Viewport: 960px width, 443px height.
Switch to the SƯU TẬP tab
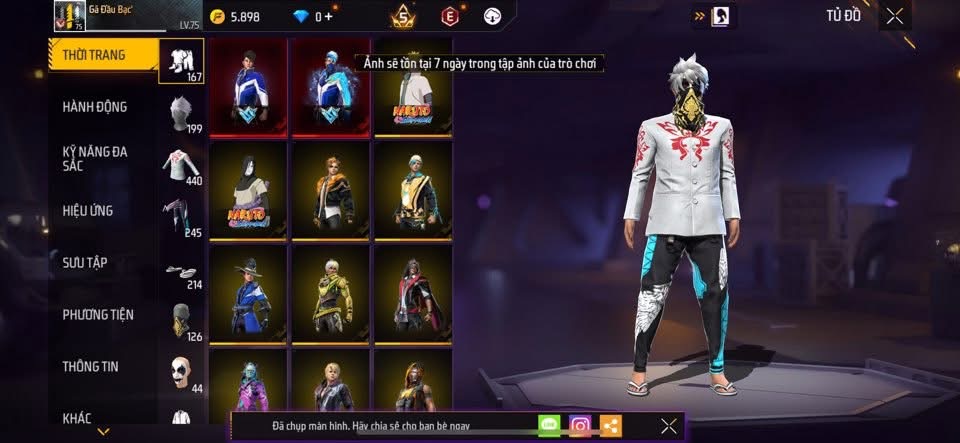(84, 263)
